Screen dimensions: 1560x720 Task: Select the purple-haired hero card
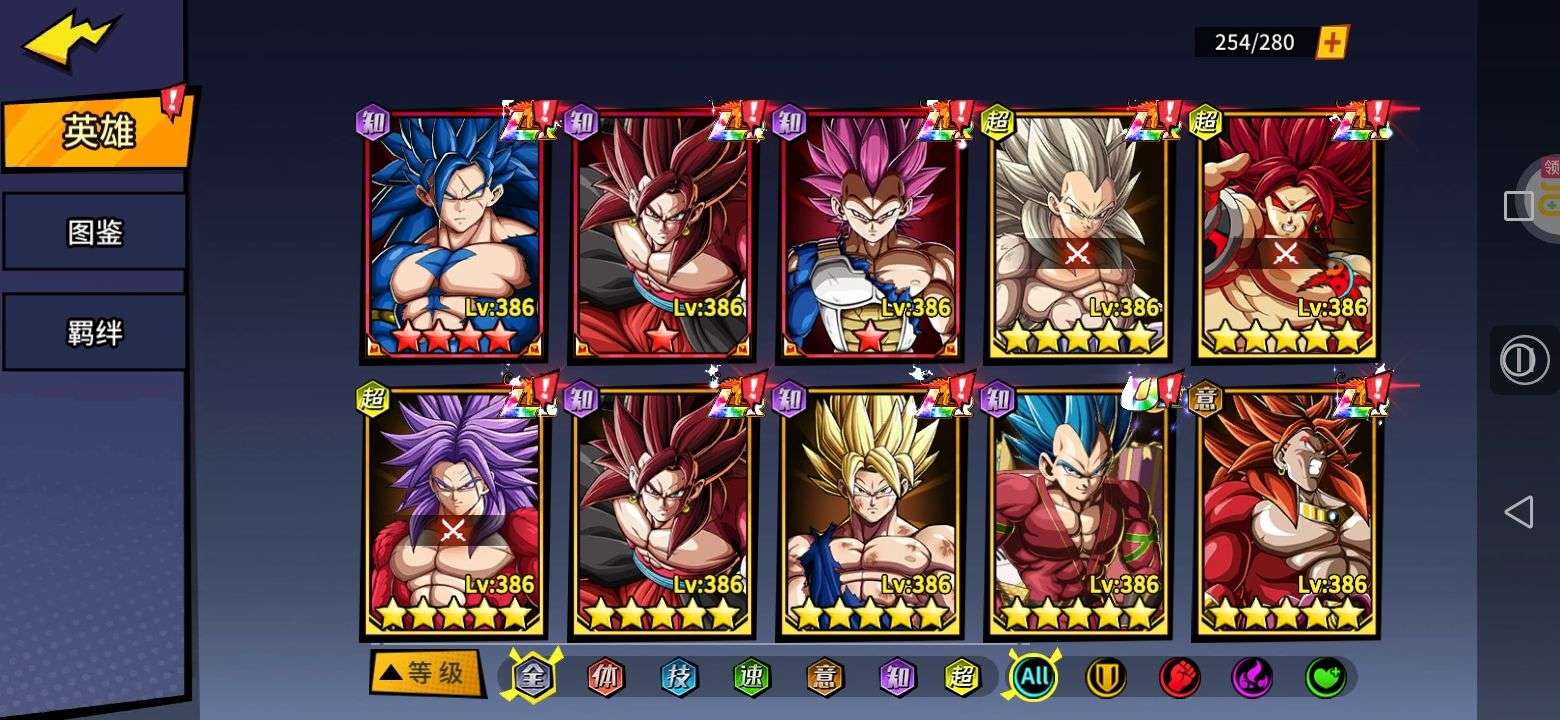[x=455, y=512]
